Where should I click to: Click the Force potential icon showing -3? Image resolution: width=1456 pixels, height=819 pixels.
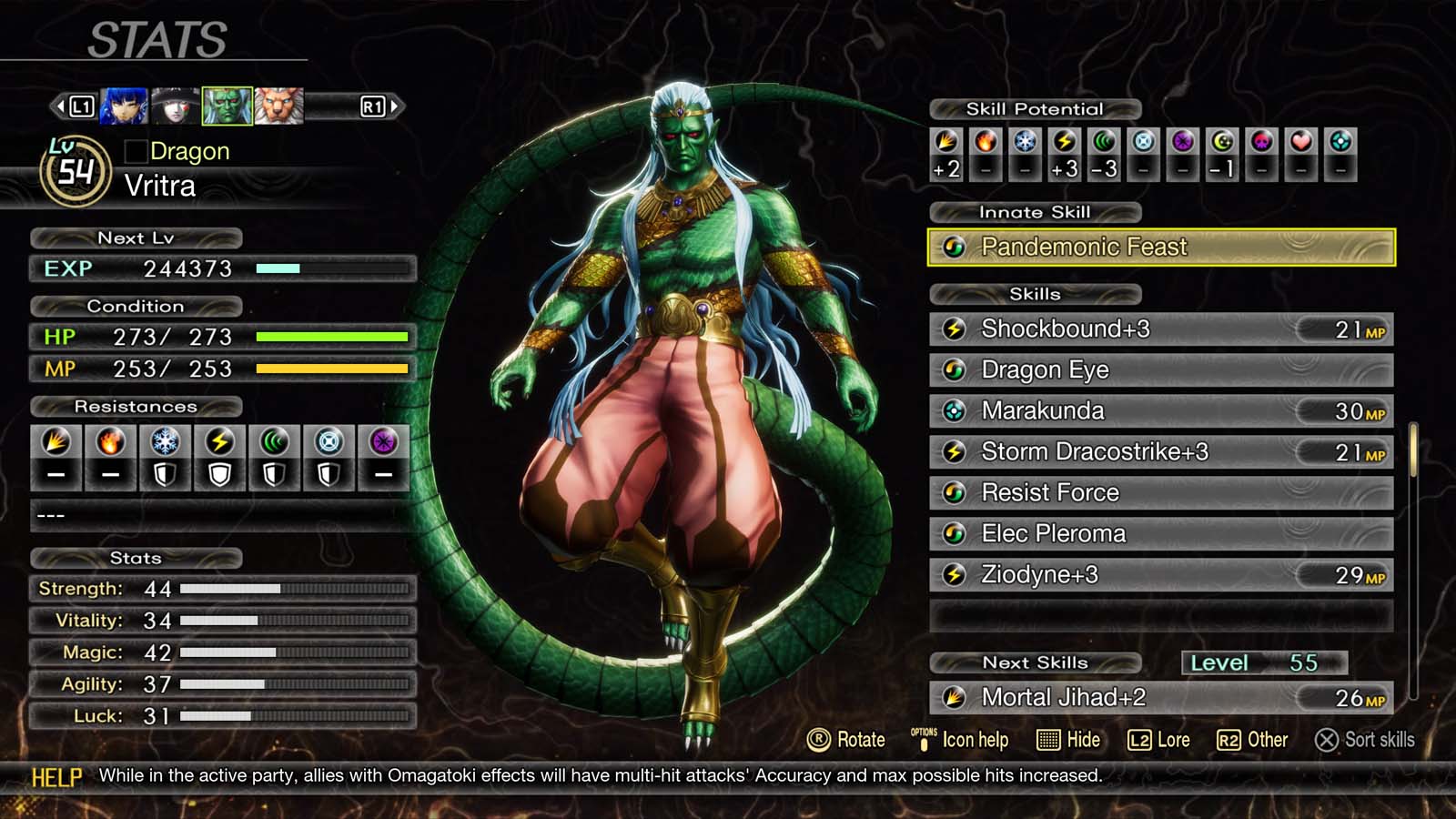click(x=1103, y=146)
